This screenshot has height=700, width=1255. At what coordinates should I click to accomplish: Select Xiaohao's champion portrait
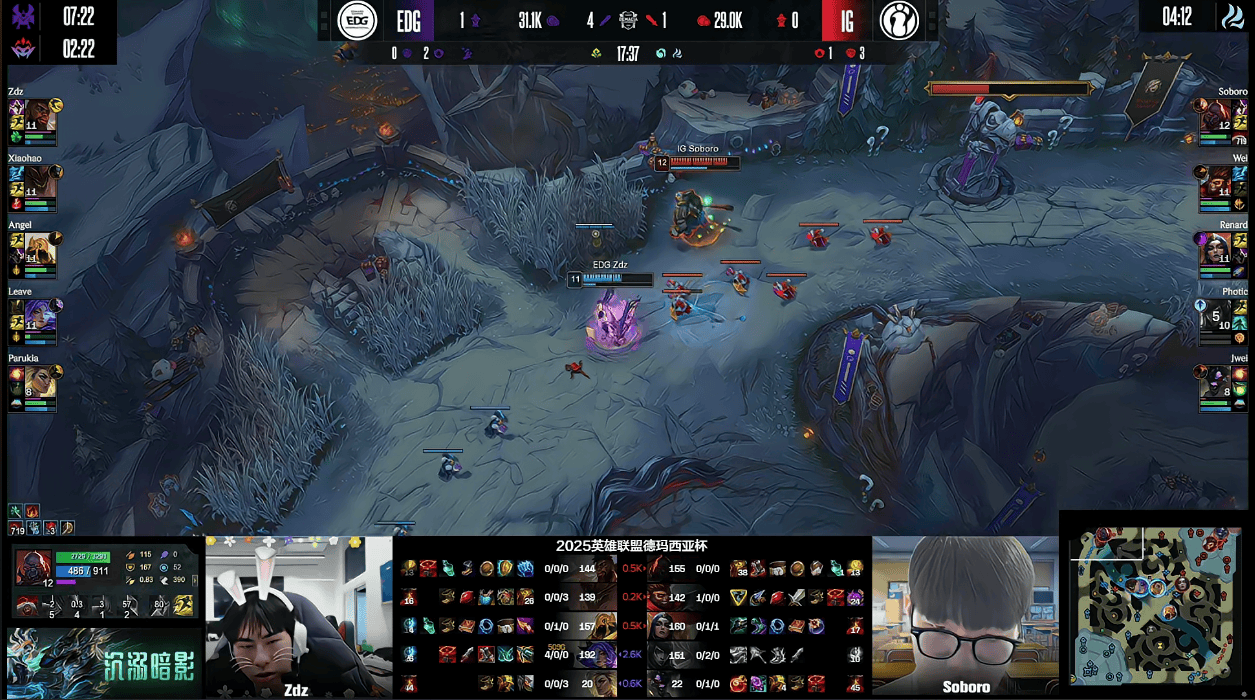pos(40,181)
